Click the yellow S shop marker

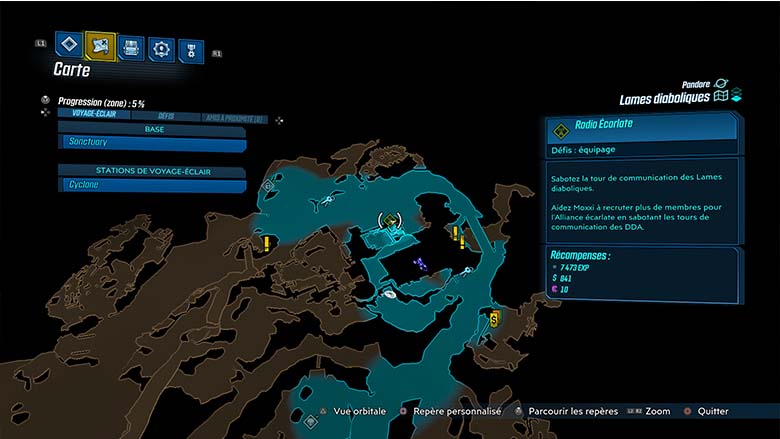494,318
